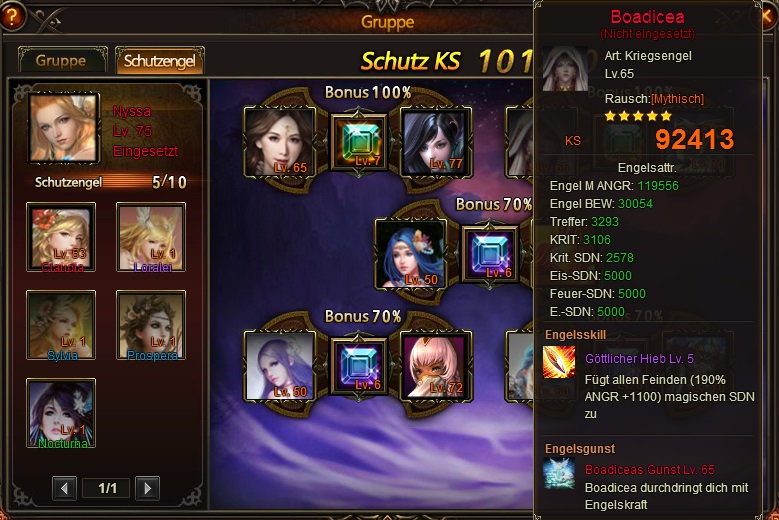Open the help question mark button
The height and width of the screenshot is (520, 779).
[15, 16]
